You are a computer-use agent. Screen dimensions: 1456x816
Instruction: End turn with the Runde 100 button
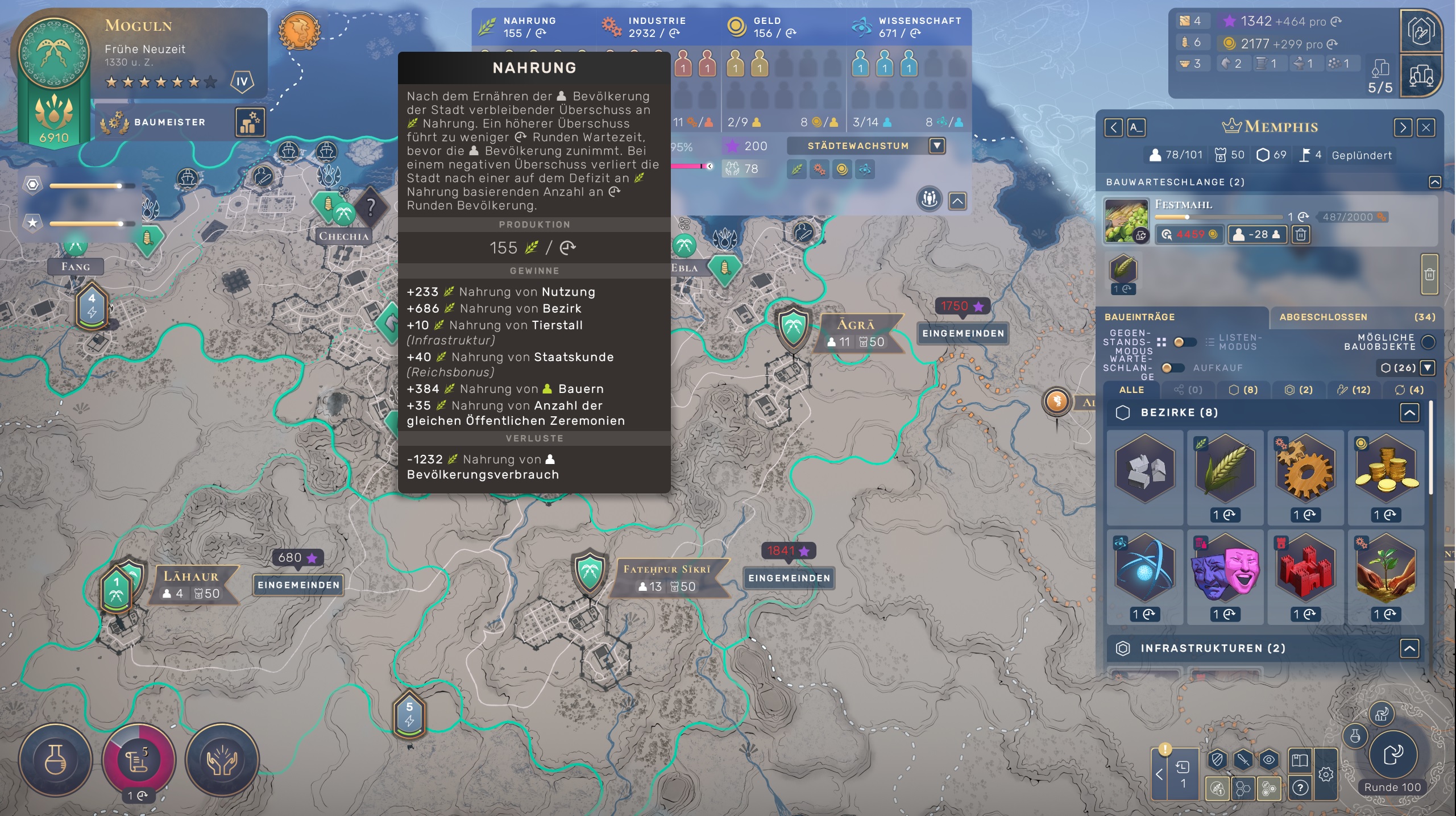point(1392,756)
